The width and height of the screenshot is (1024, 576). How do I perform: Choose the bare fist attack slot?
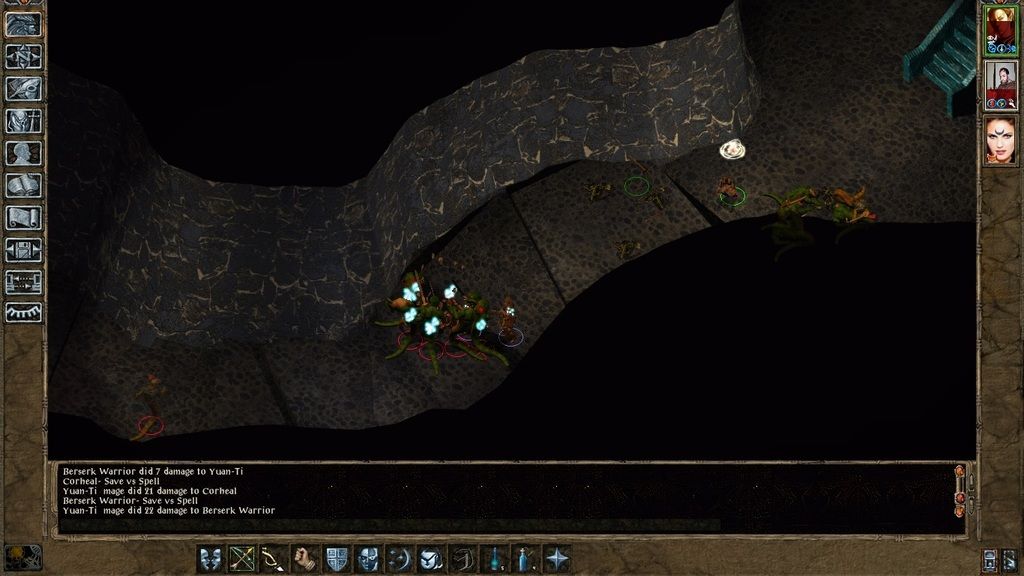(x=305, y=558)
